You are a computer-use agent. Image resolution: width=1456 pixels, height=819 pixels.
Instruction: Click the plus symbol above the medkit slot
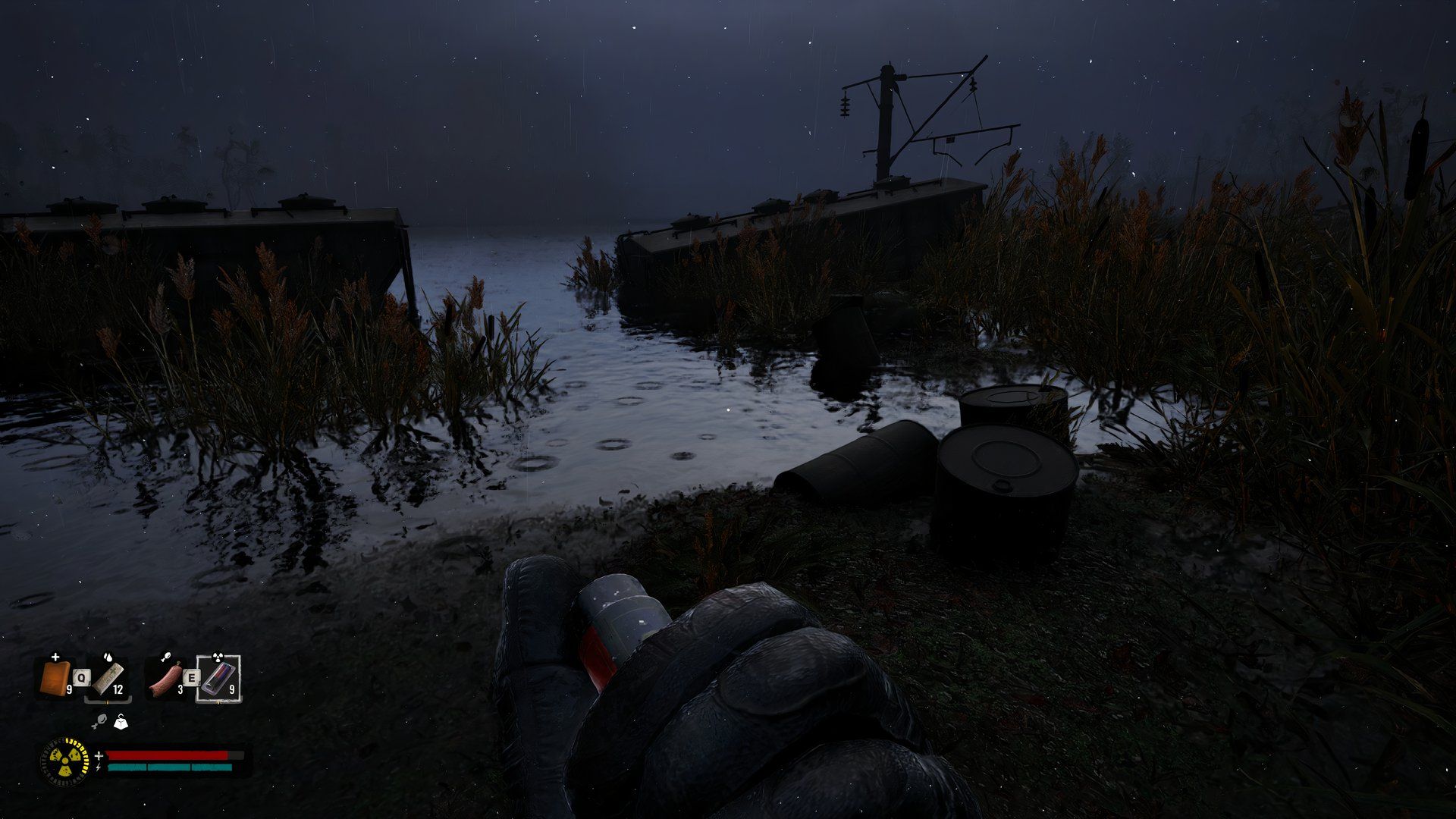[x=55, y=657]
